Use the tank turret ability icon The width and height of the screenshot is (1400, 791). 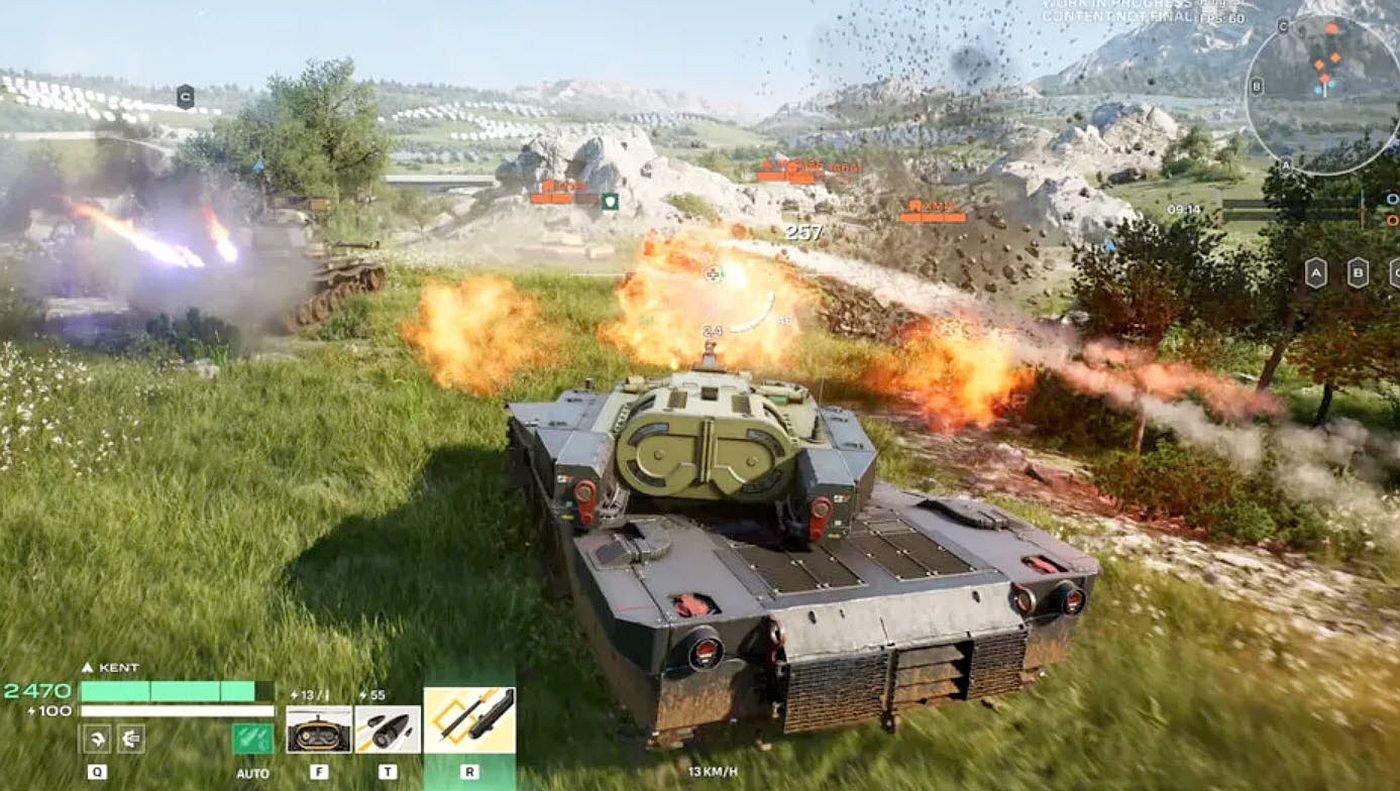point(319,730)
